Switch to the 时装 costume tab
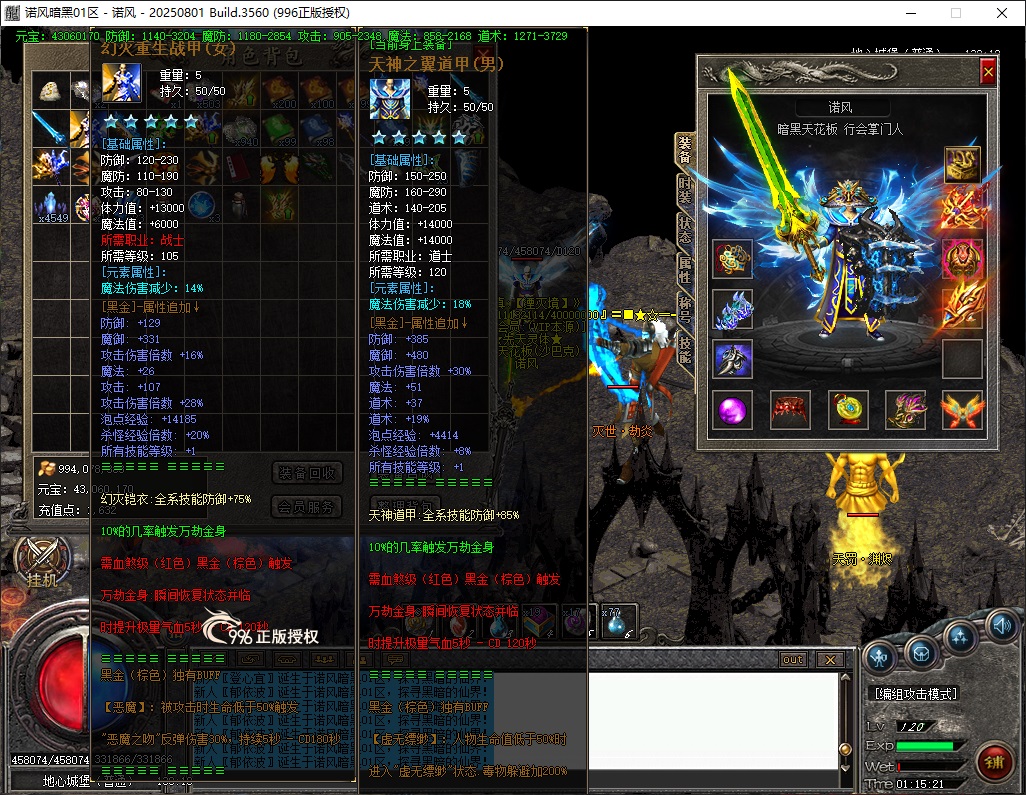The height and width of the screenshot is (795, 1026). [685, 192]
